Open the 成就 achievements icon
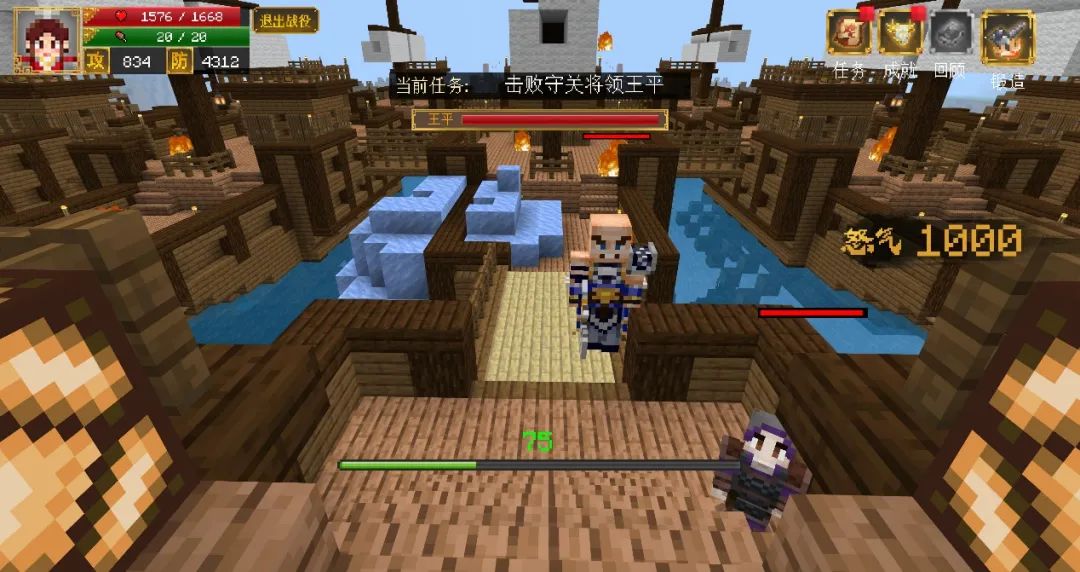This screenshot has width=1080, height=572. tap(900, 34)
